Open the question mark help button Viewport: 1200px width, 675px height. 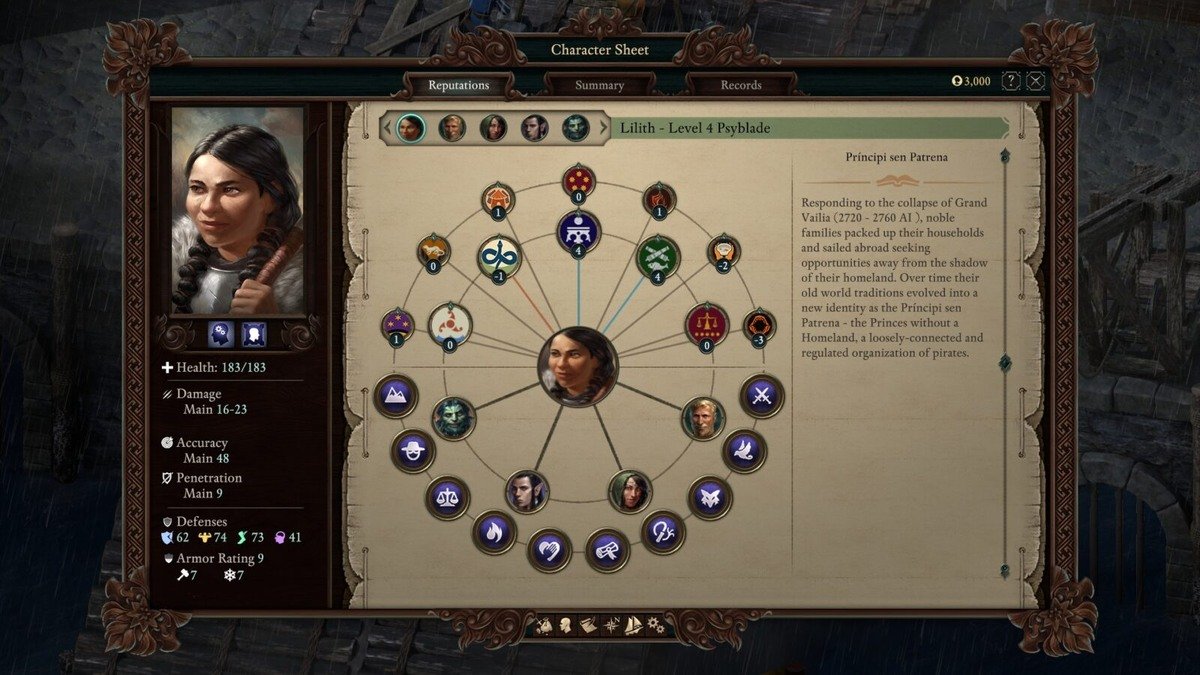pos(1012,81)
